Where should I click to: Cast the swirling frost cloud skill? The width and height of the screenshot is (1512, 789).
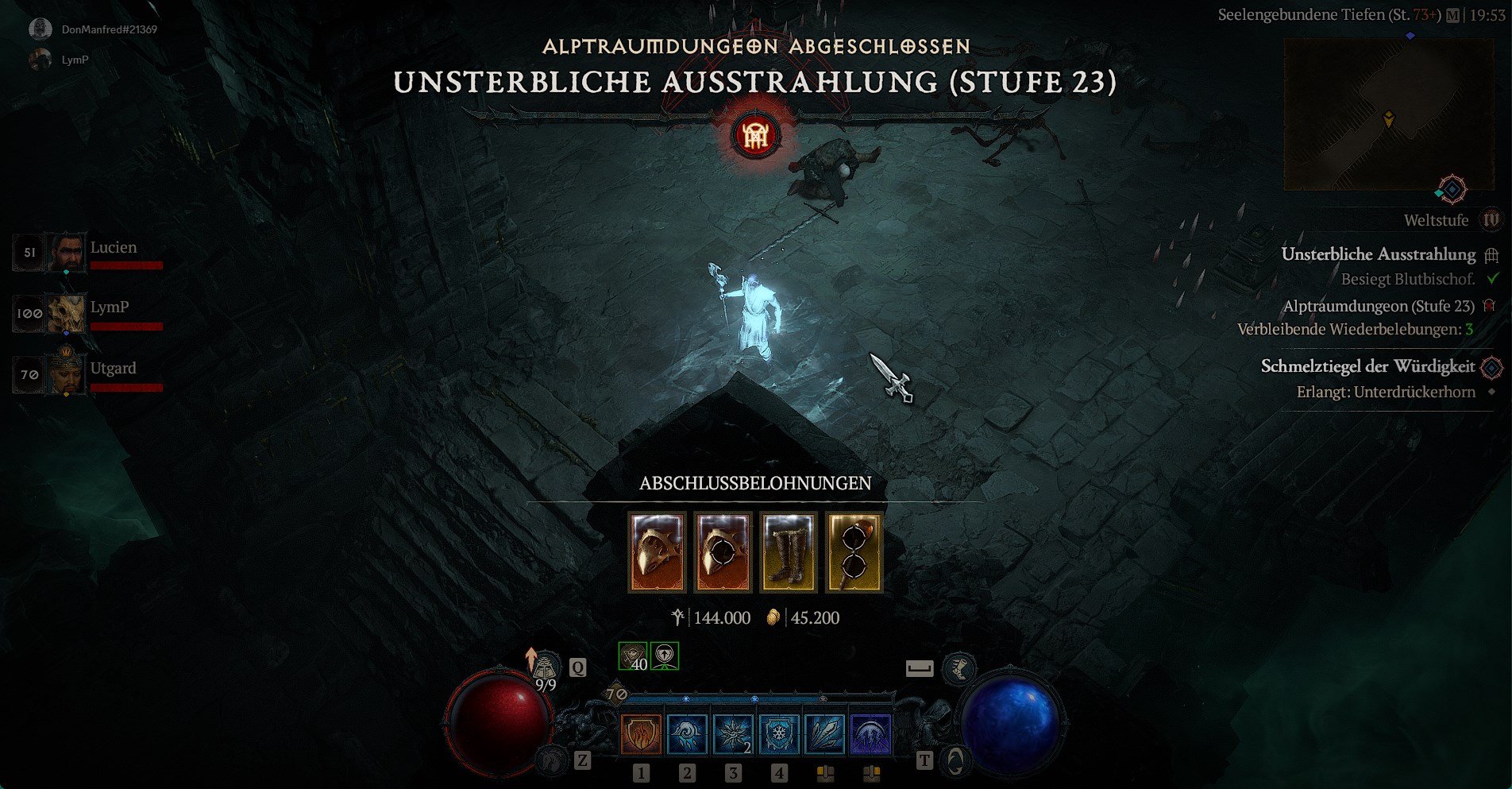[687, 733]
